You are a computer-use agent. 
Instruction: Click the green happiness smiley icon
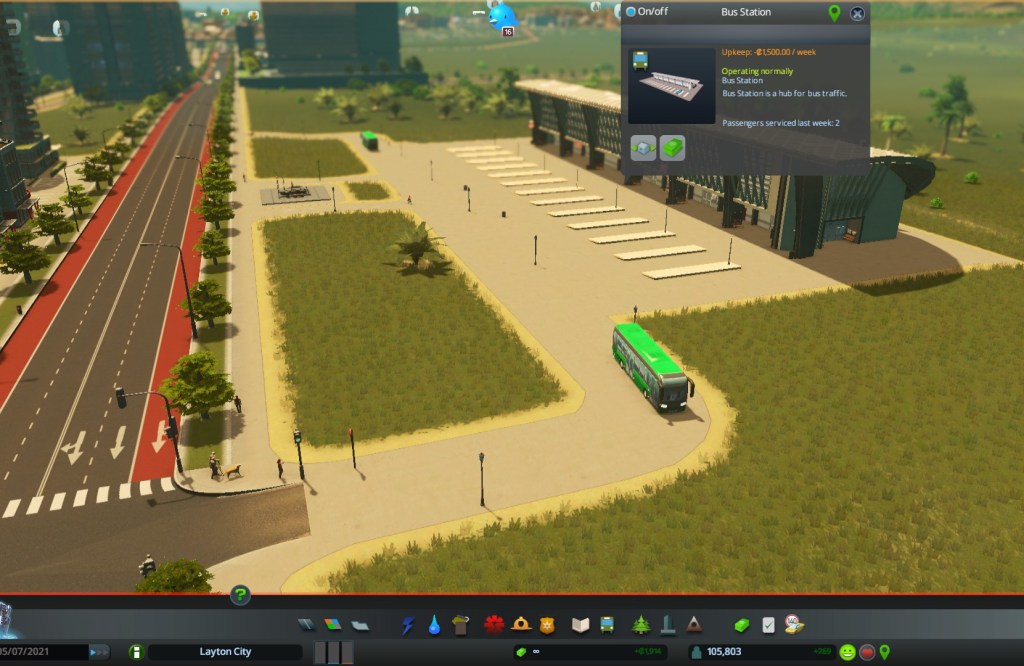click(847, 652)
